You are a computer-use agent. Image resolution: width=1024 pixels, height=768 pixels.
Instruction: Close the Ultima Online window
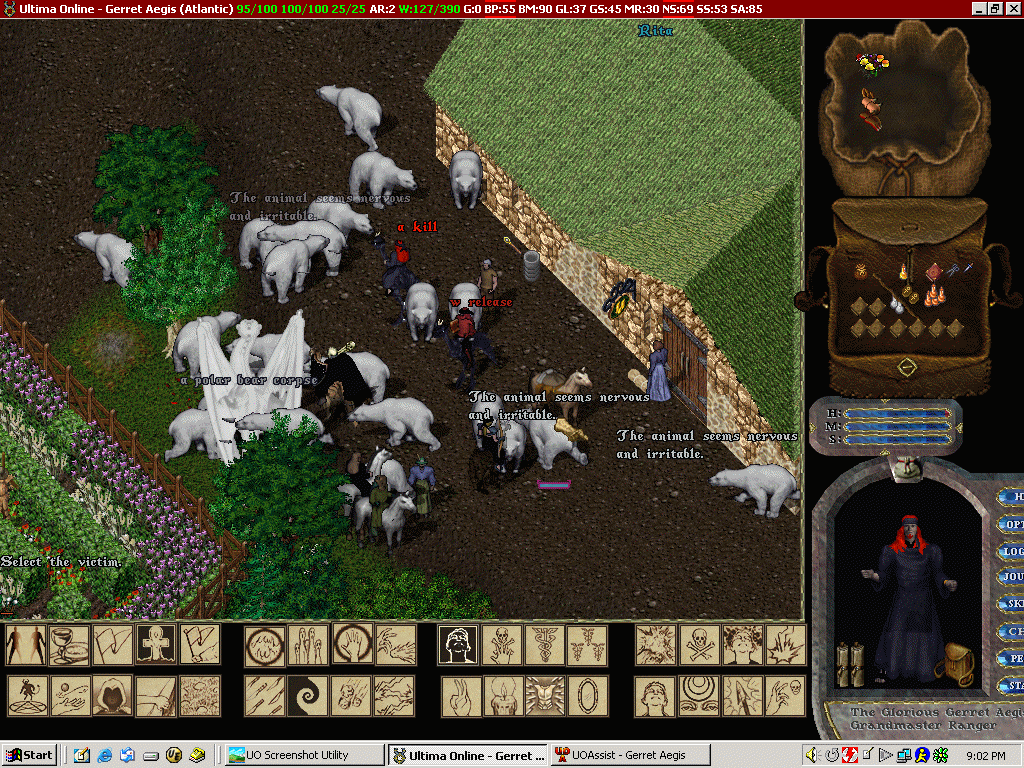tap(1013, 8)
